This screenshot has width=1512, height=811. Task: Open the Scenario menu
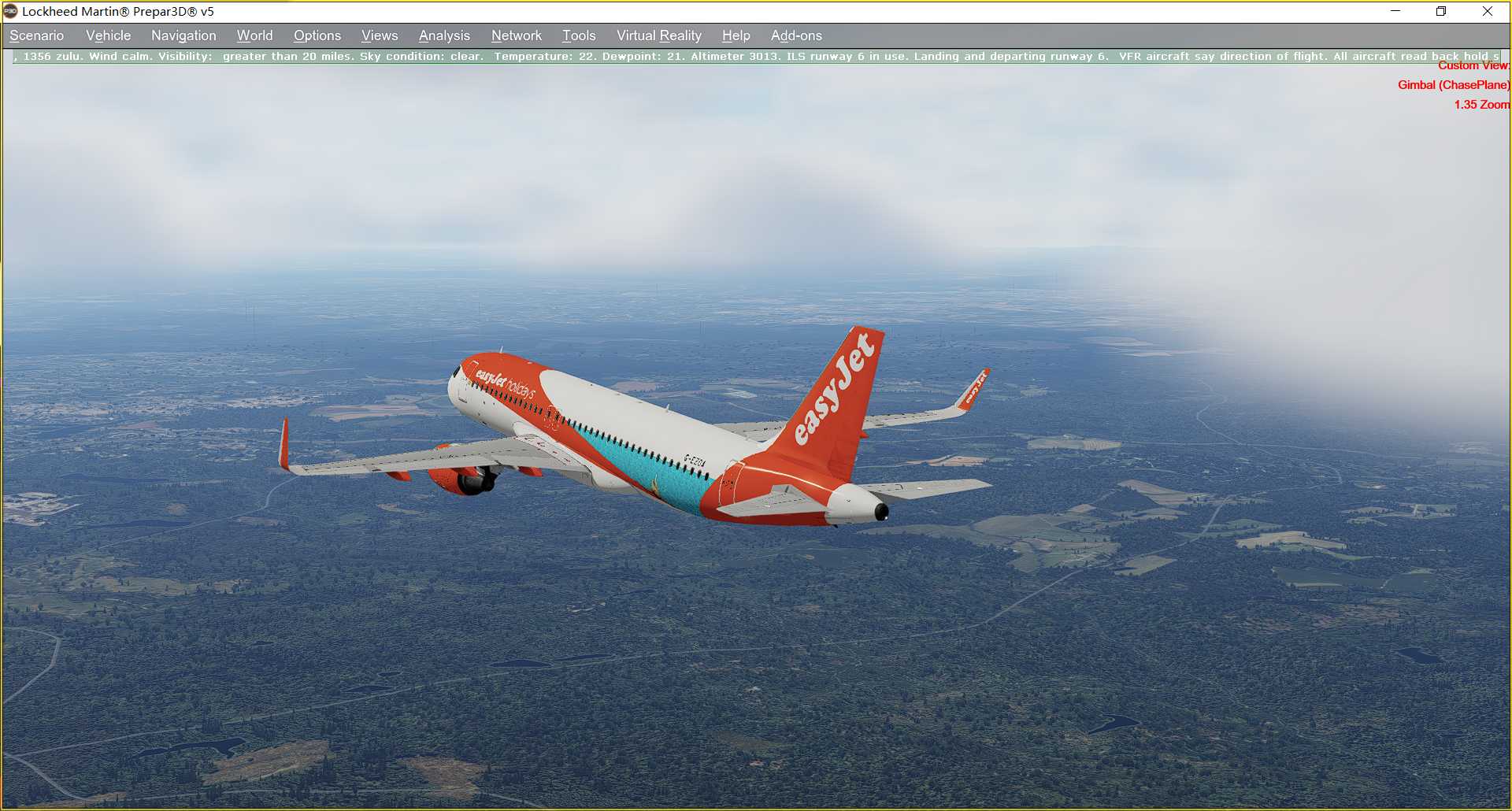pyautogui.click(x=36, y=35)
